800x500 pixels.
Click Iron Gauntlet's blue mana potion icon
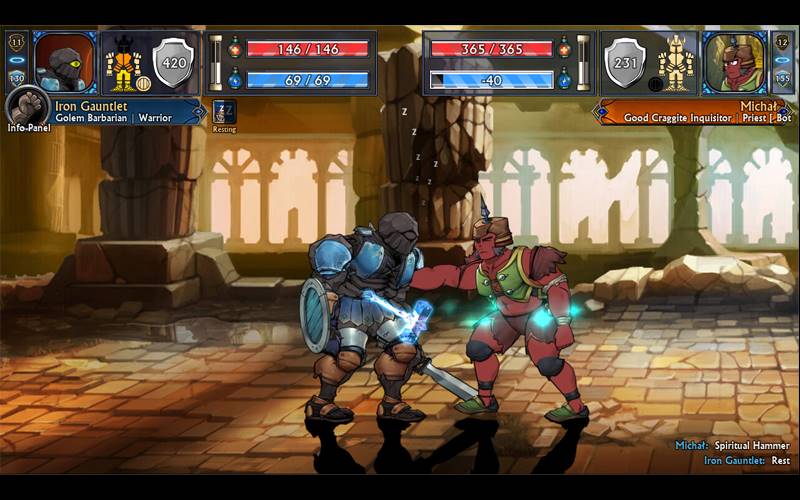(235, 79)
